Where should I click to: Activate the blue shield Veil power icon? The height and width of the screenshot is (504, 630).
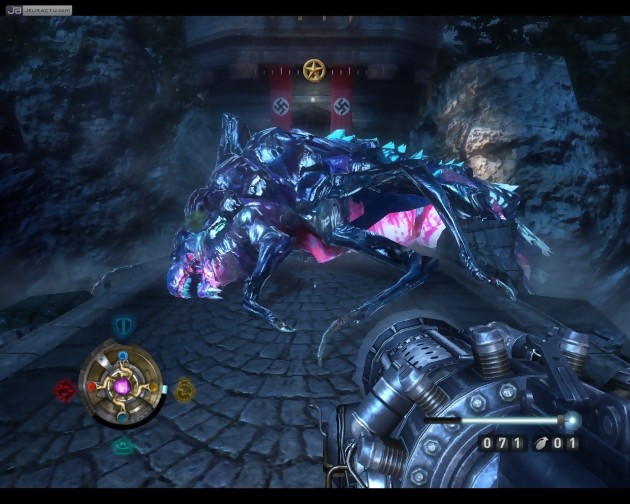coord(123,325)
